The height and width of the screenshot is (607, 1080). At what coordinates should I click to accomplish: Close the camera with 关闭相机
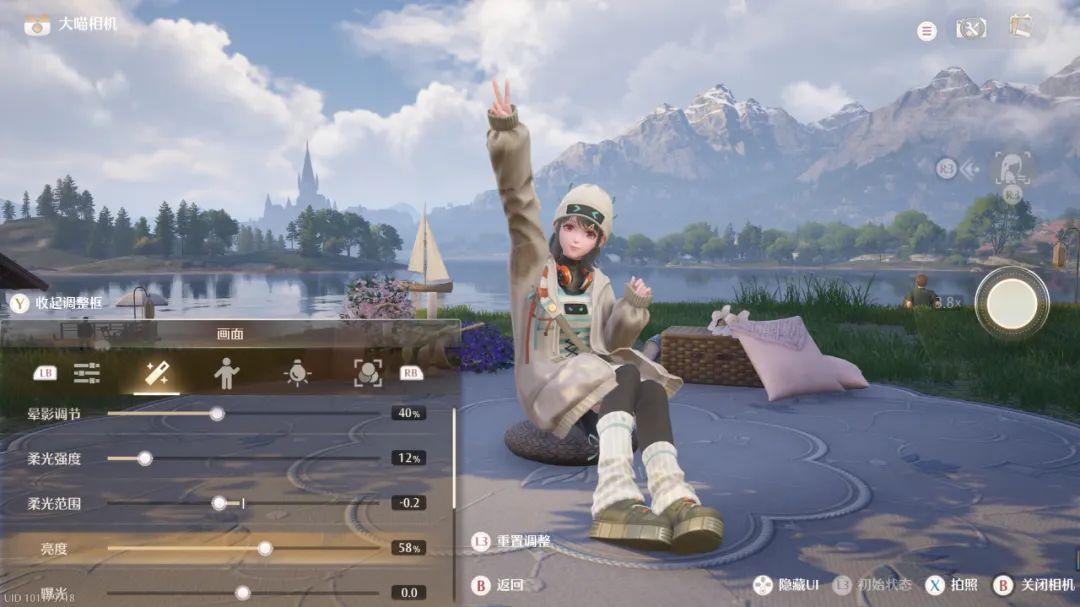(1036, 585)
